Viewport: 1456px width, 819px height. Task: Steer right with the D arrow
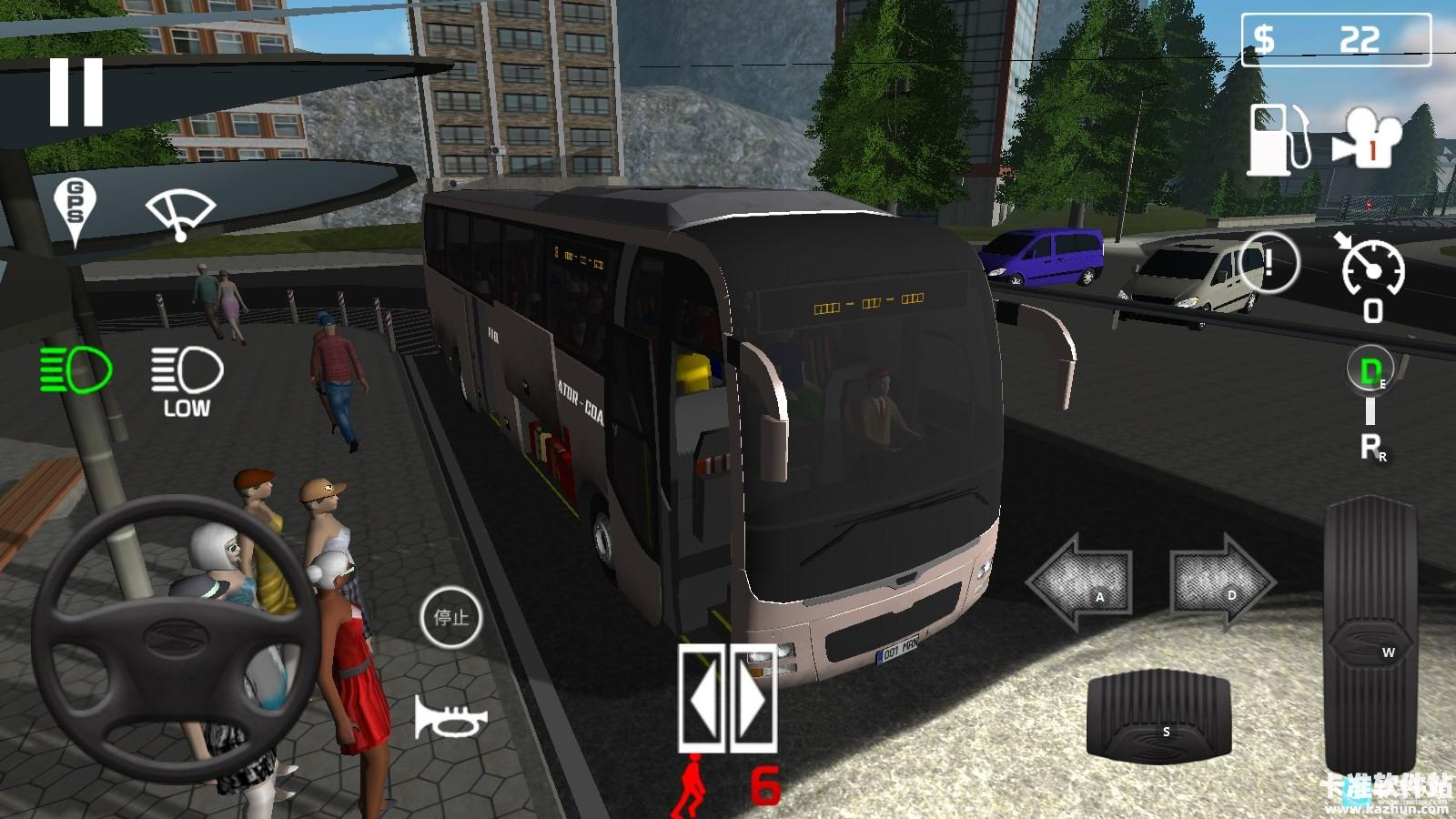[x=1221, y=581]
